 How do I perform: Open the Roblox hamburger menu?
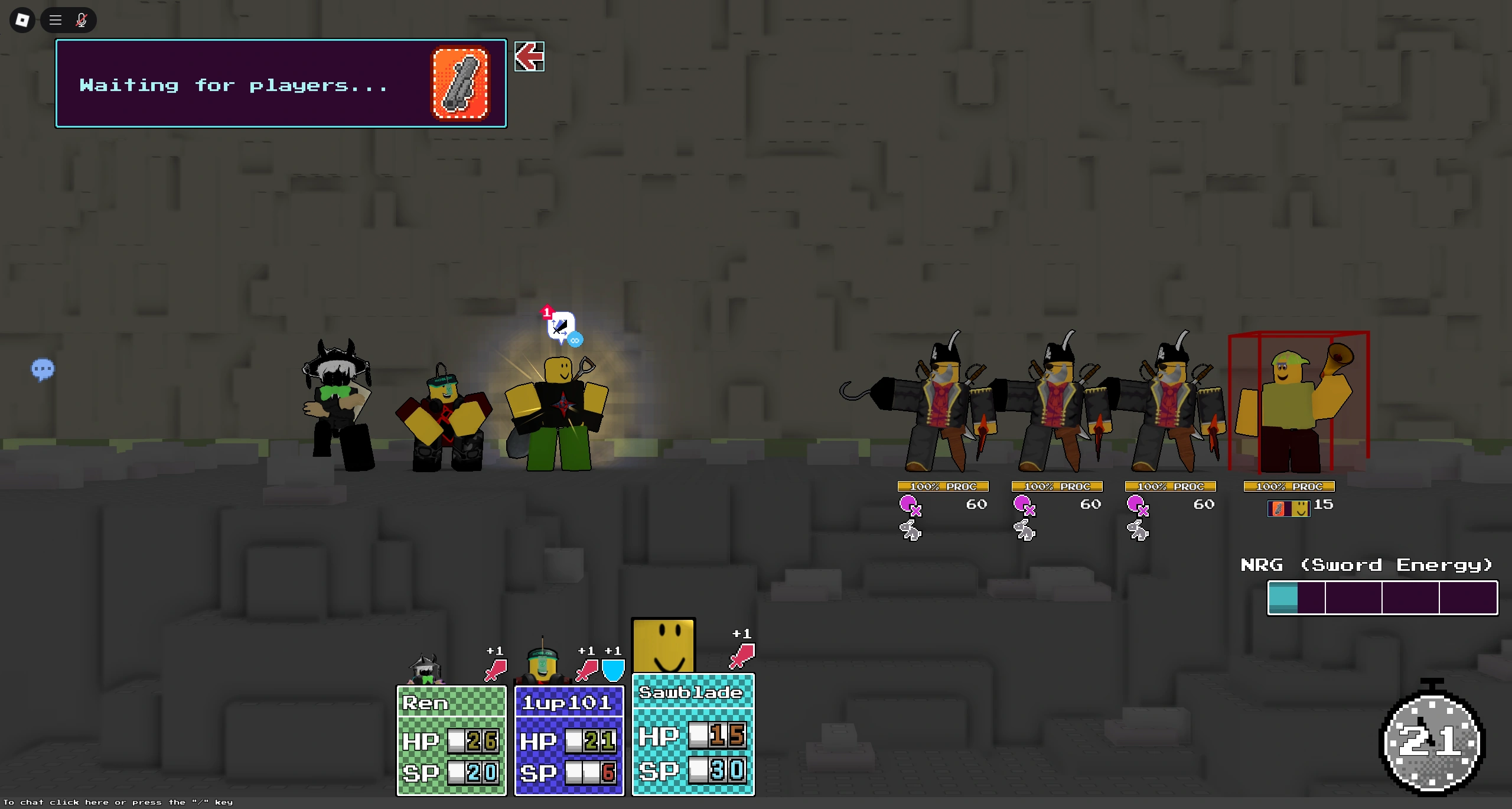click(x=54, y=20)
